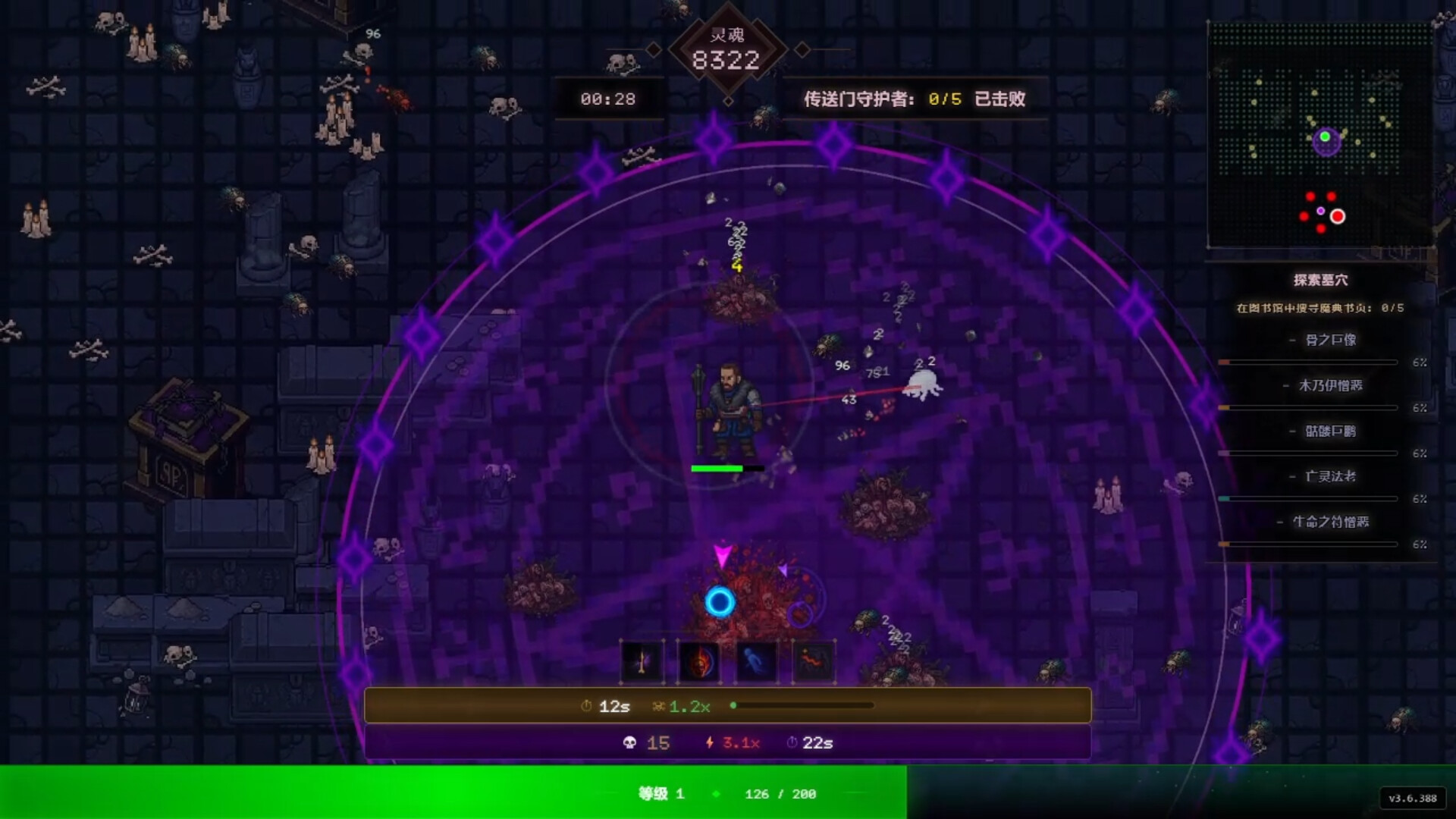Open the 探索墓穴 quest panel header
Screen dimensions: 1456x819
pos(1321,279)
